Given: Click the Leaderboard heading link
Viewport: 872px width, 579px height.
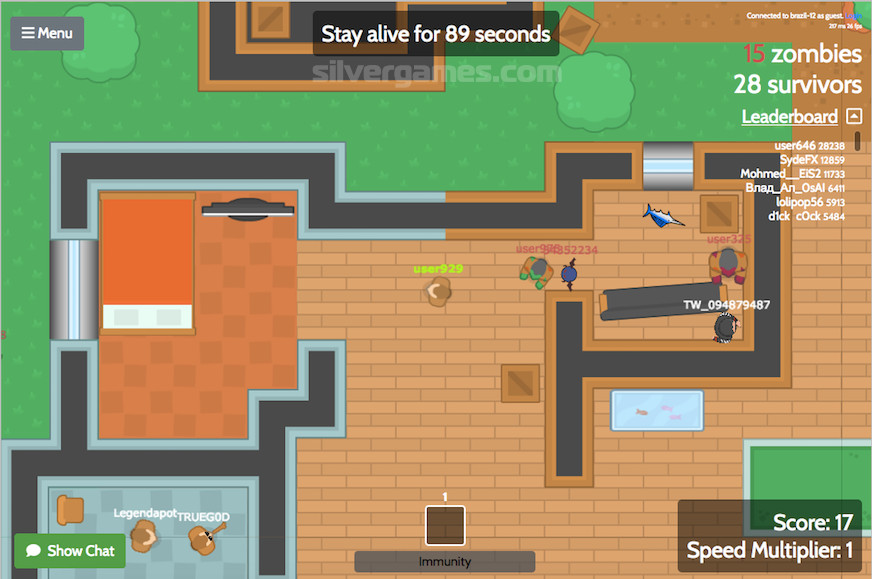Looking at the screenshot, I should coord(789,117).
